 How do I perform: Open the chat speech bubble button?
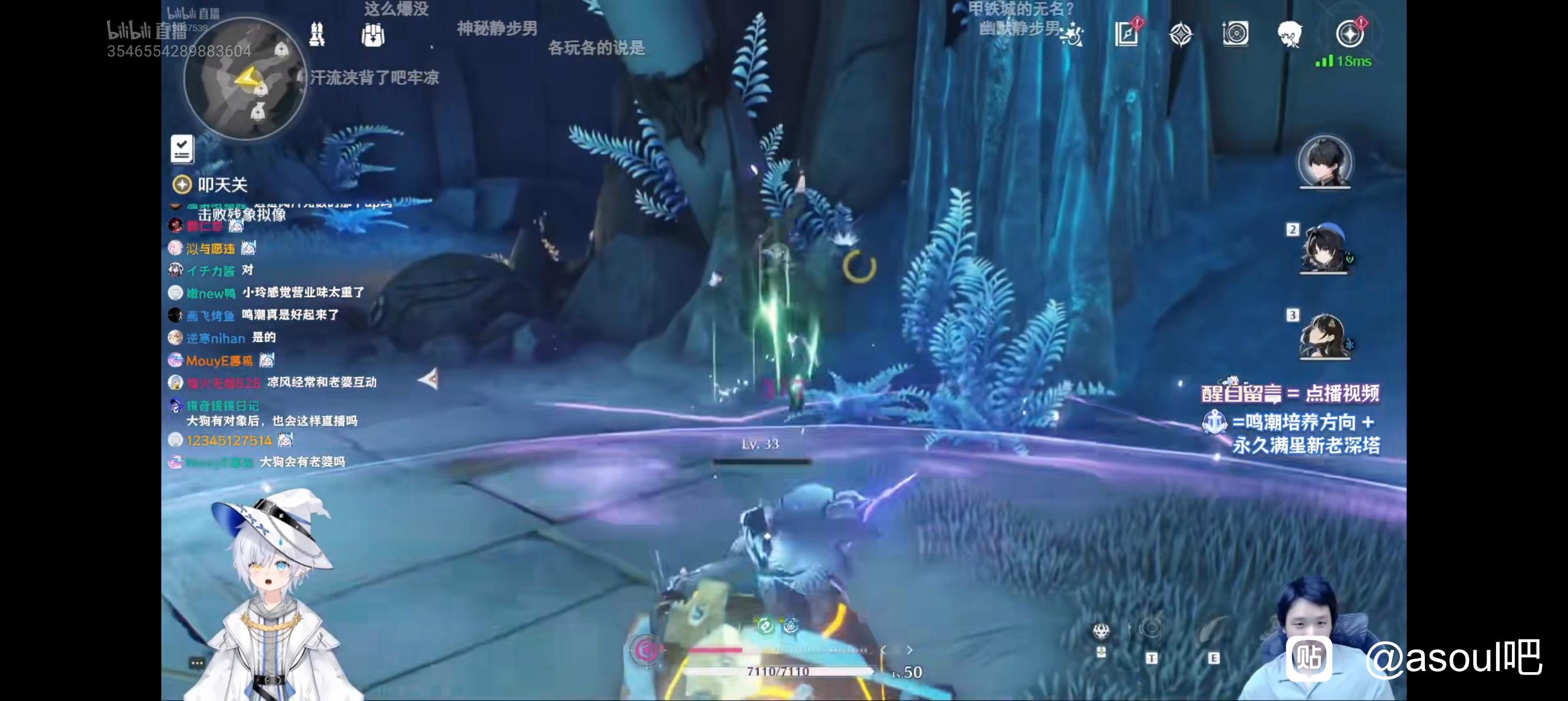197,663
